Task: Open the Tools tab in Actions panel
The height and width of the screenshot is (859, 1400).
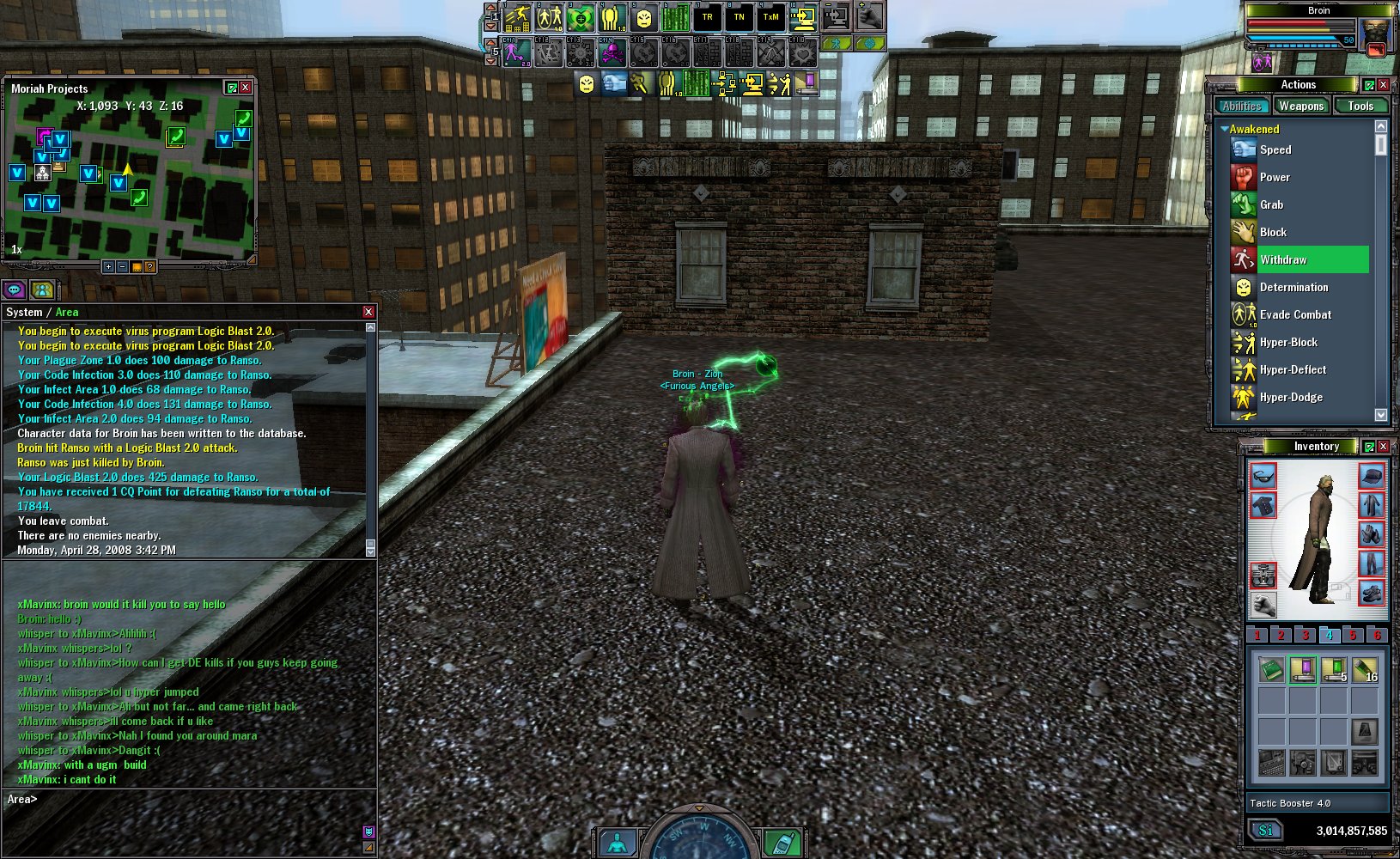Action: pos(1360,106)
